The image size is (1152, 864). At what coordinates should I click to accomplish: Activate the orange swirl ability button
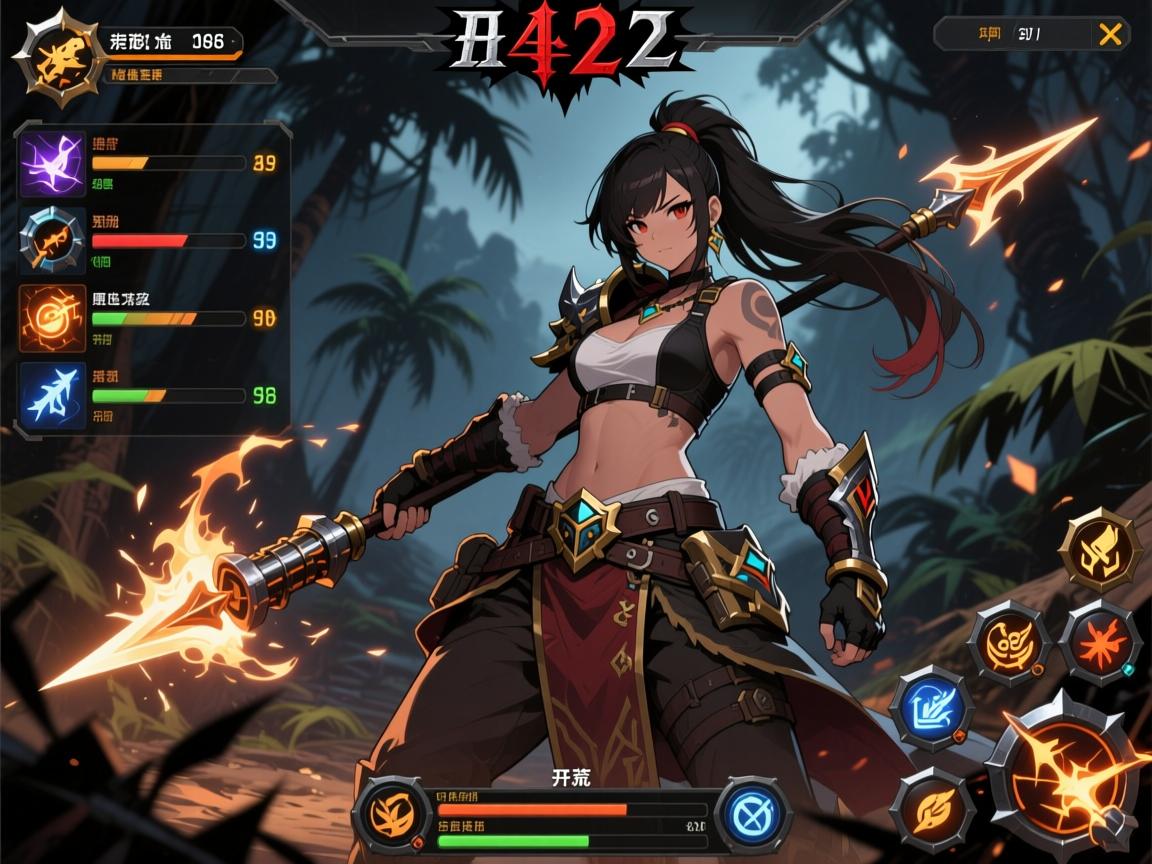1010,641
